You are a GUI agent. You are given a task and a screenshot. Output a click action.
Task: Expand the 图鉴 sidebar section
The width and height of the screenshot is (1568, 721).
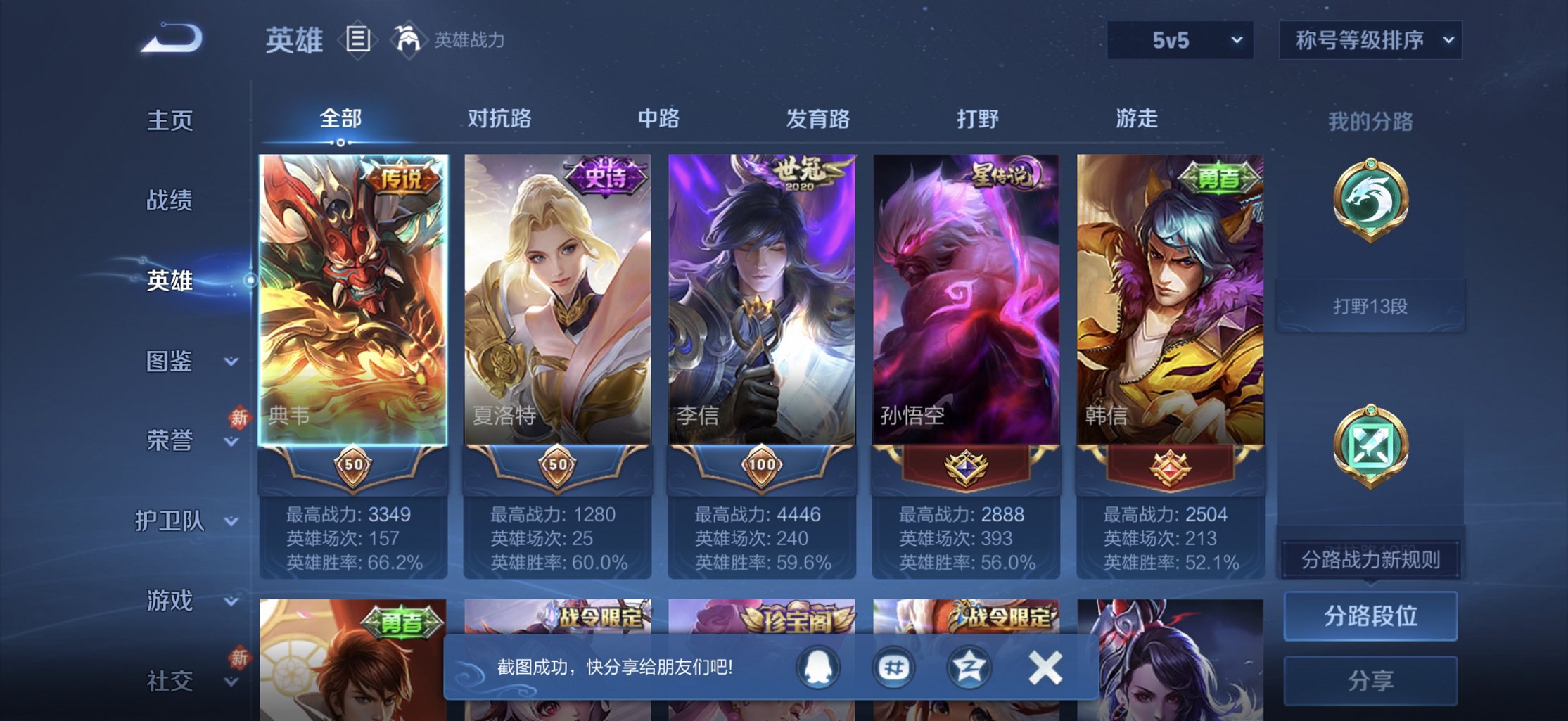coord(170,362)
